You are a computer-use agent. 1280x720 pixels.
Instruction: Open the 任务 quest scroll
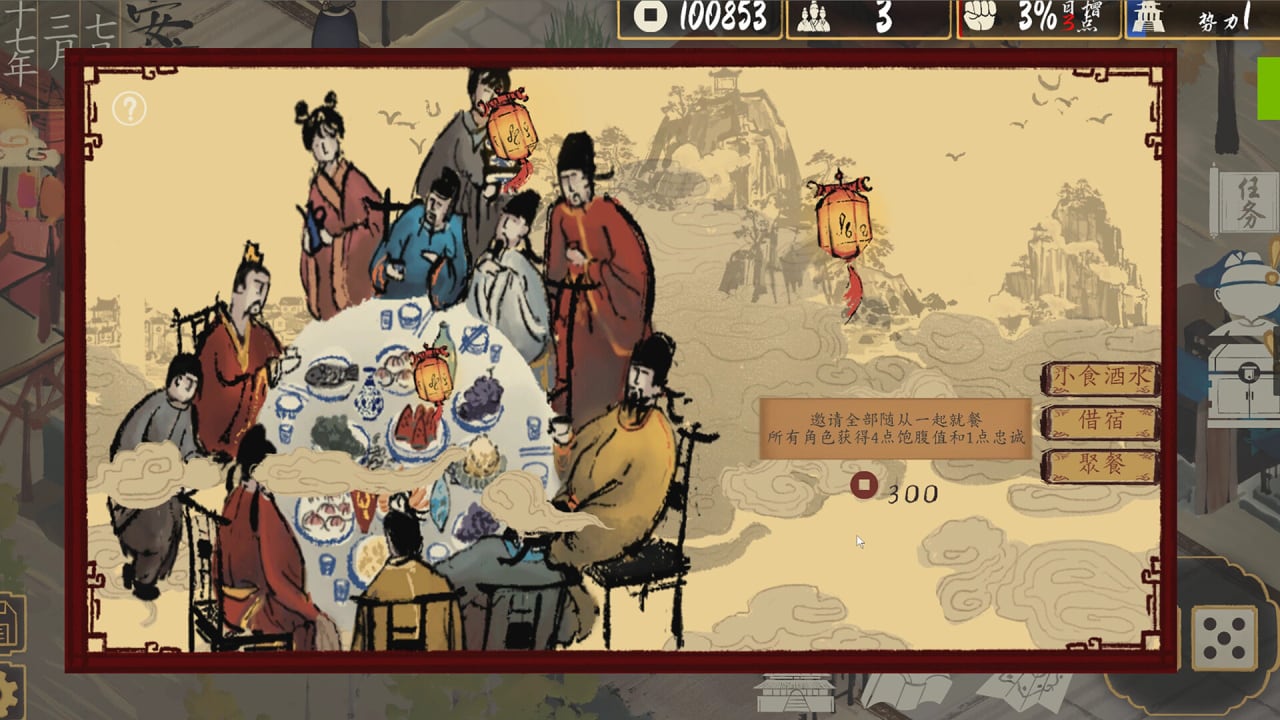click(1244, 200)
